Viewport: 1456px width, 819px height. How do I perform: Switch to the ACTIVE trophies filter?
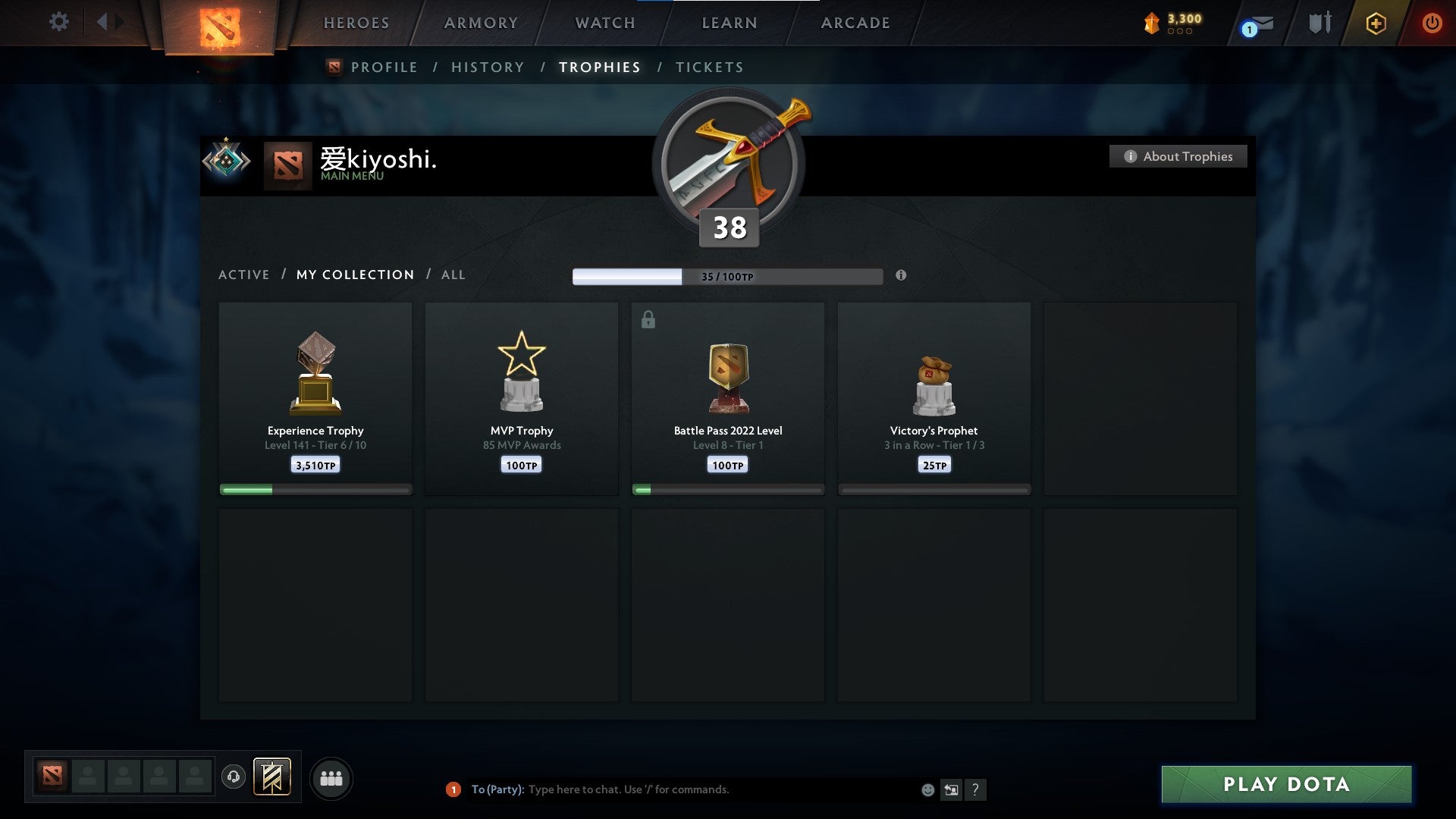[244, 275]
